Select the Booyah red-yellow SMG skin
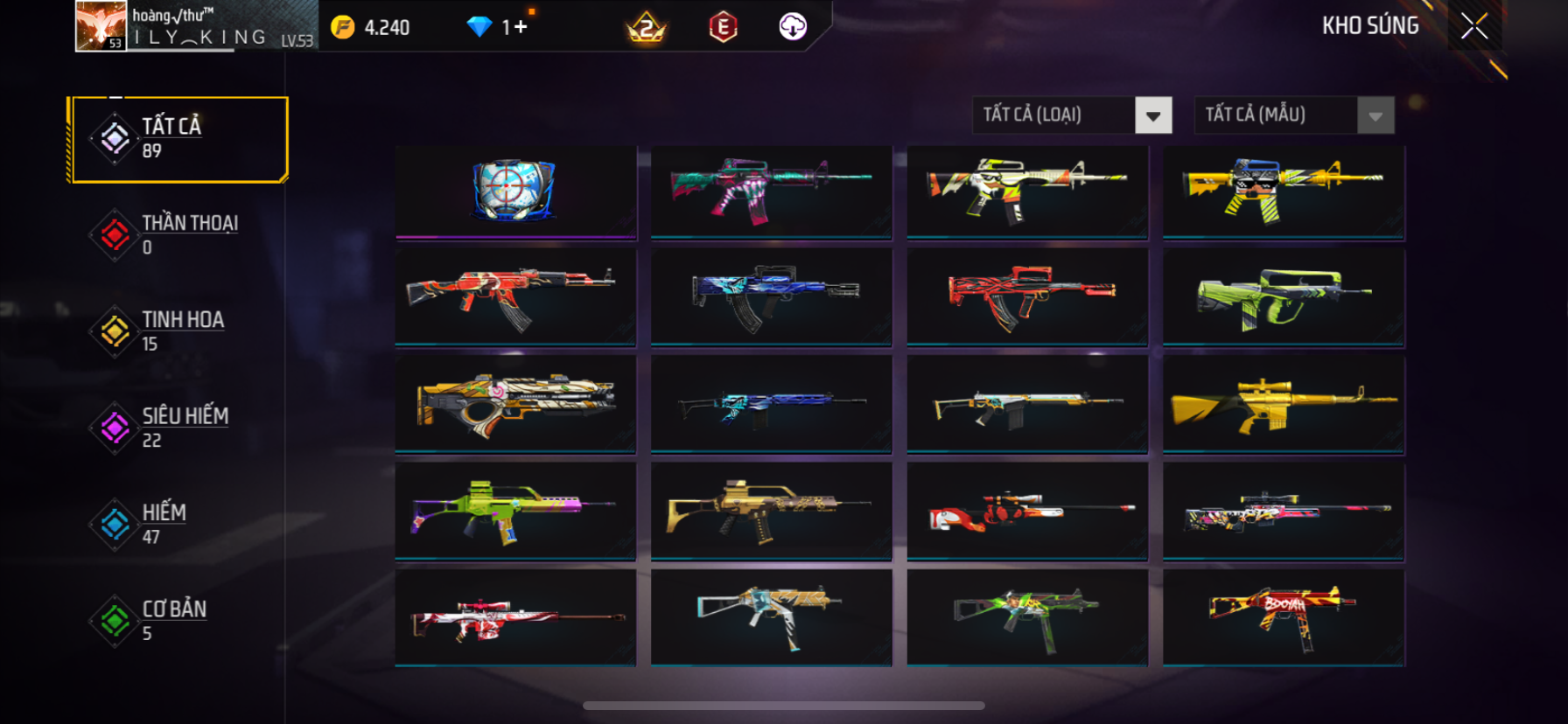The width and height of the screenshot is (1568, 724). point(1283,616)
